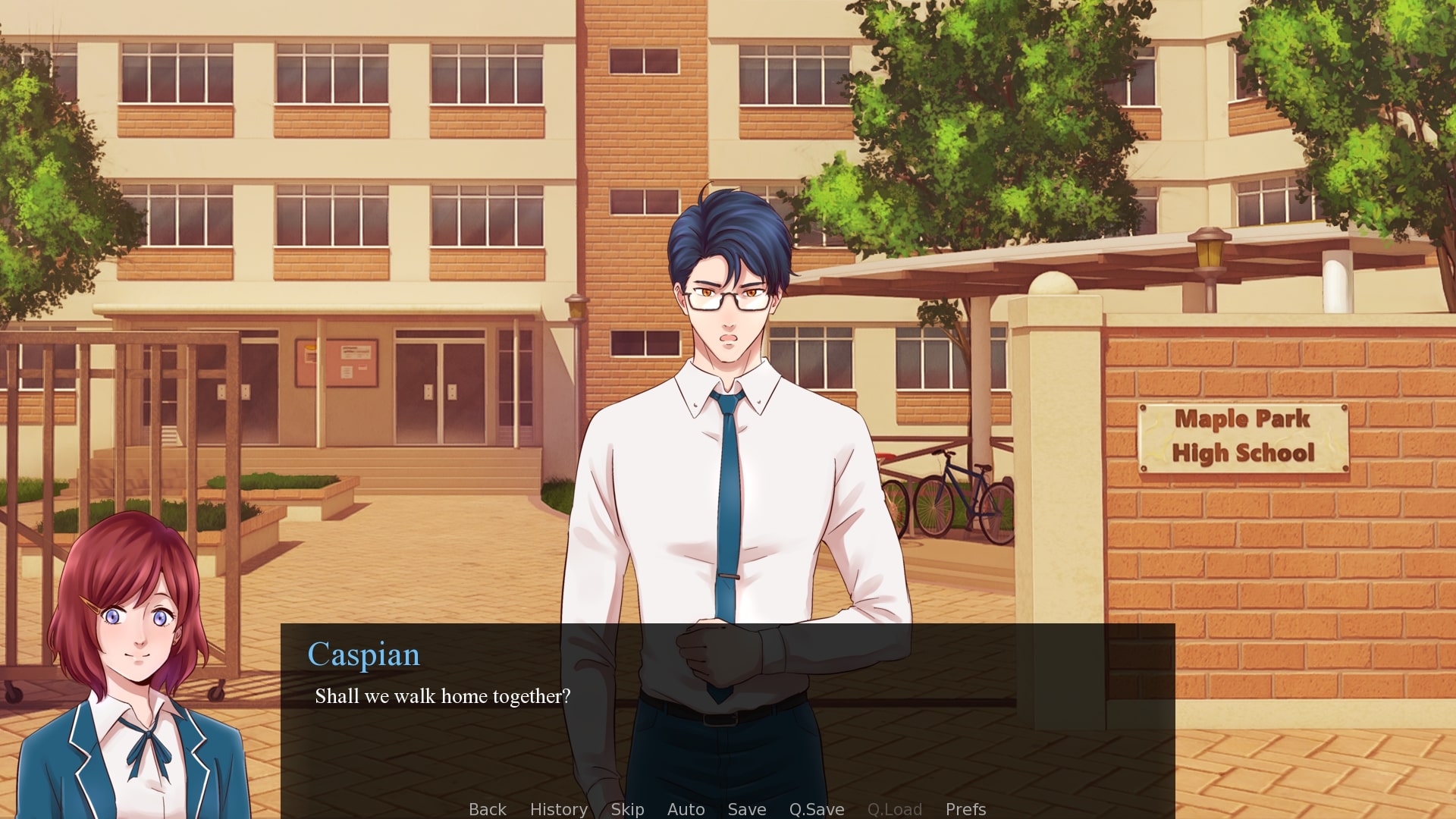Screen dimensions: 1456x819
Task: Quick save with Q.Save
Action: click(816, 809)
